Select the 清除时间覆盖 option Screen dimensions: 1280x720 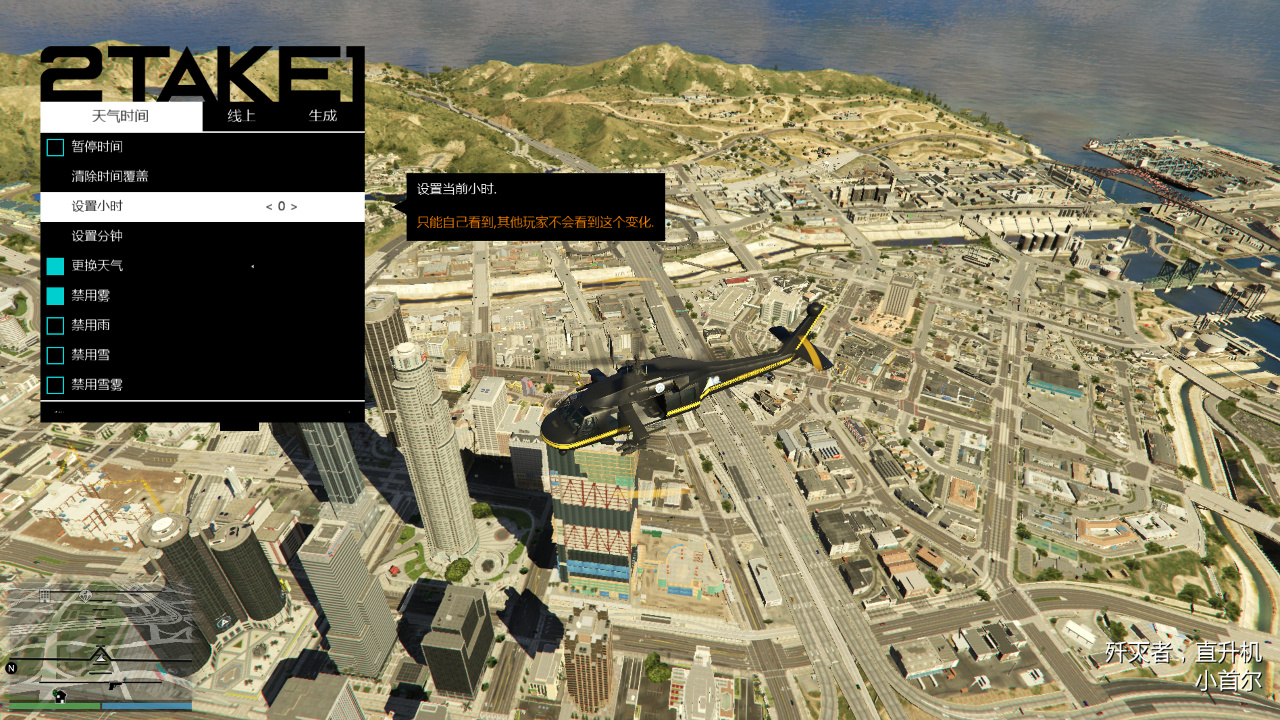coord(110,175)
